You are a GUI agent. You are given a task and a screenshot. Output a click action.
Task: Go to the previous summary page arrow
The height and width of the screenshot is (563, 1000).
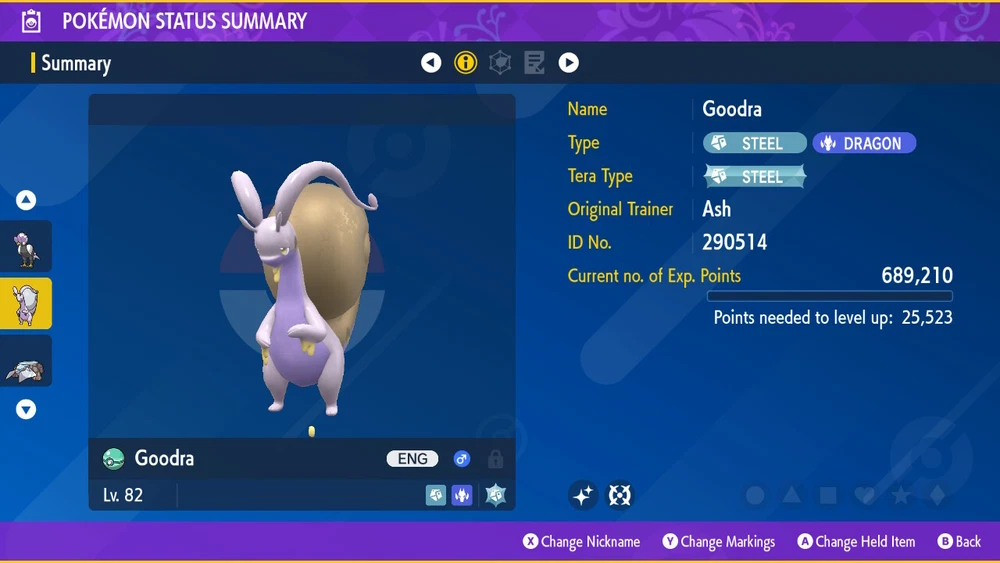(x=431, y=63)
